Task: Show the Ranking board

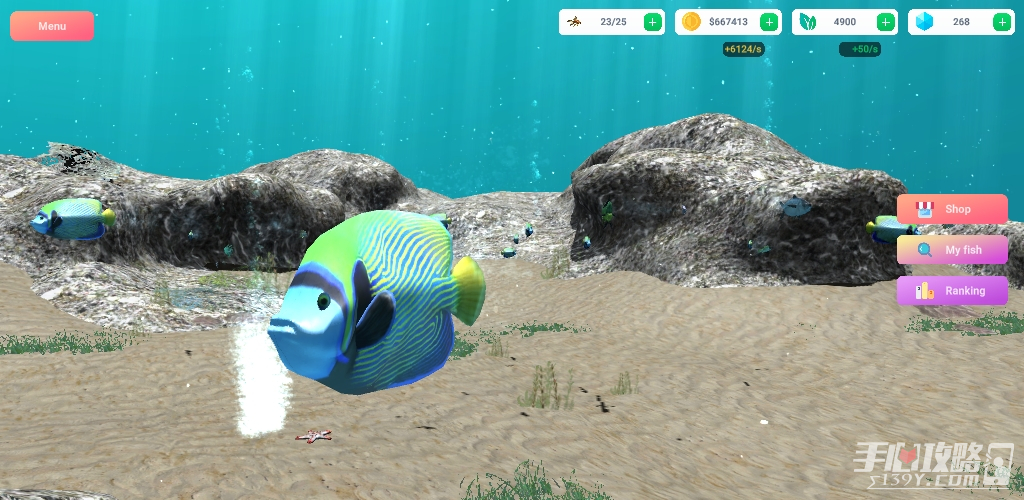Action: 952,291
